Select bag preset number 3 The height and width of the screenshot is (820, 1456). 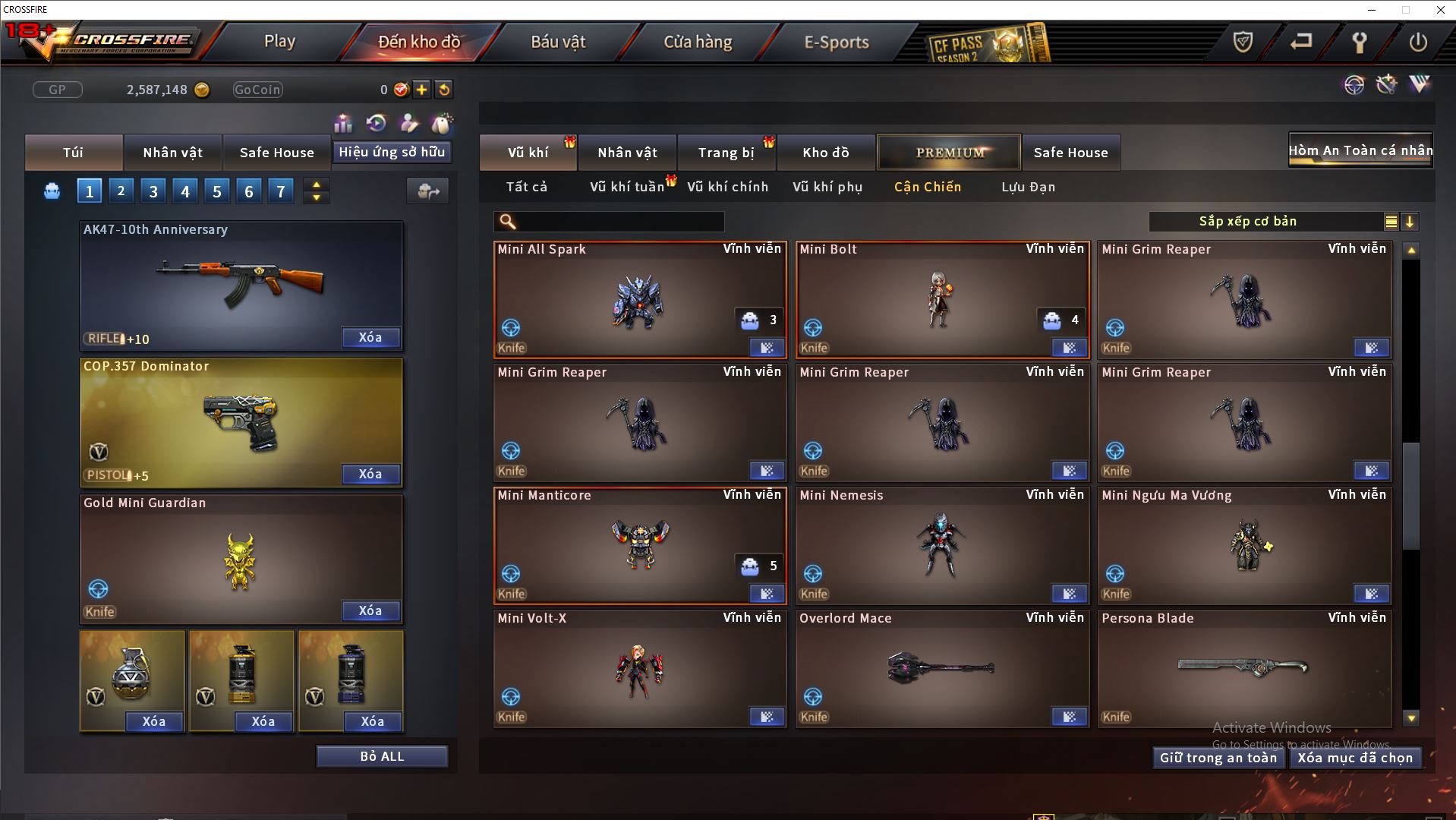click(153, 191)
